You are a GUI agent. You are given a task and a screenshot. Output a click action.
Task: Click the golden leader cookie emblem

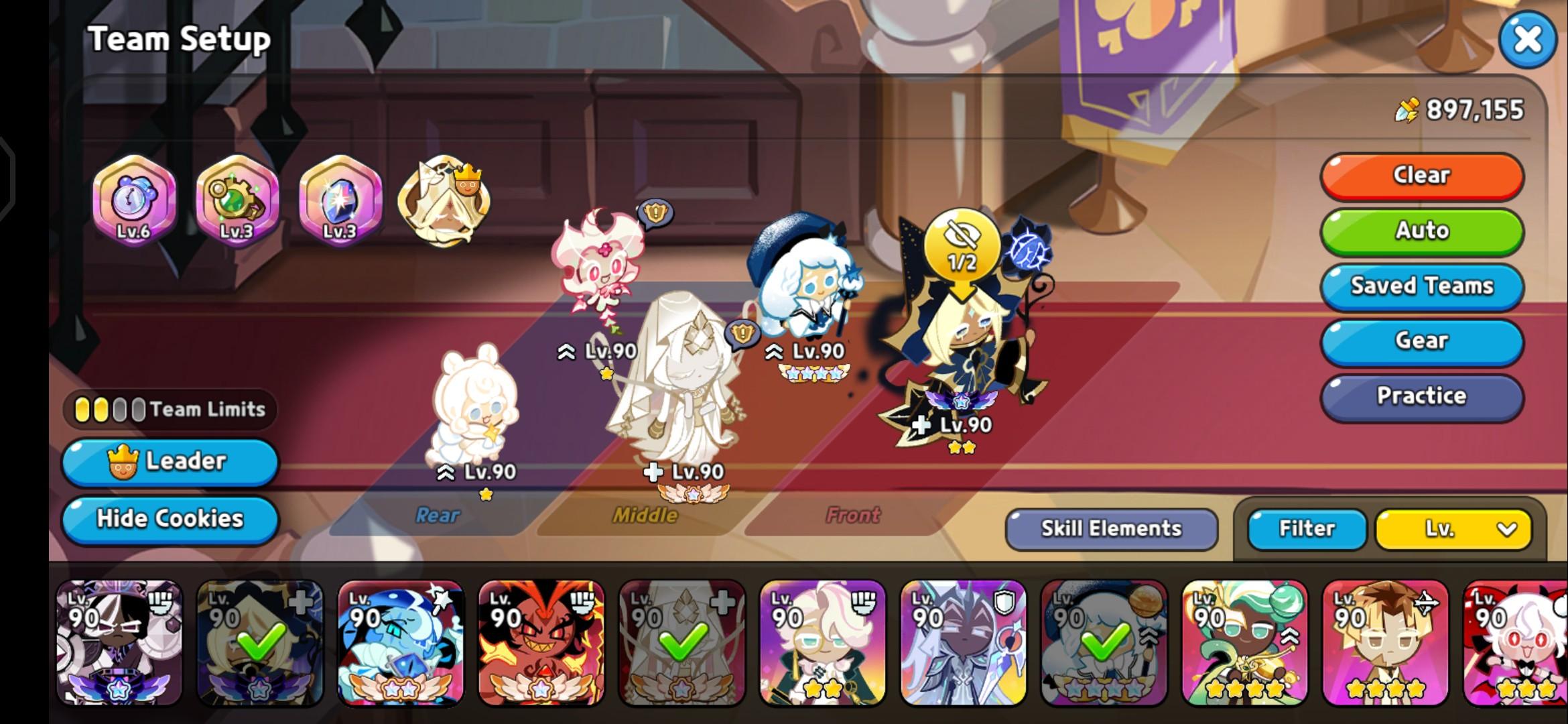click(442, 201)
